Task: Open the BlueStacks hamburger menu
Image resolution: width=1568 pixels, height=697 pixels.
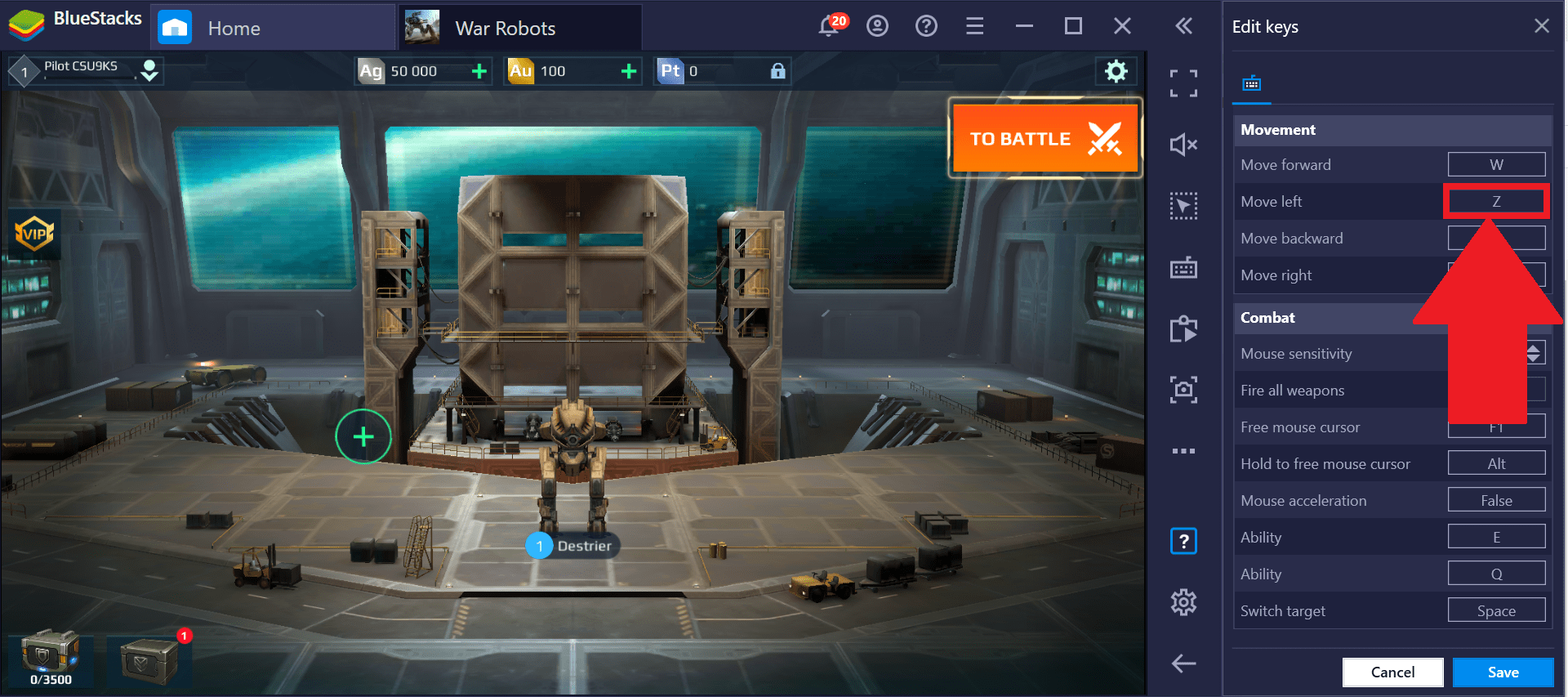Action: (x=974, y=25)
